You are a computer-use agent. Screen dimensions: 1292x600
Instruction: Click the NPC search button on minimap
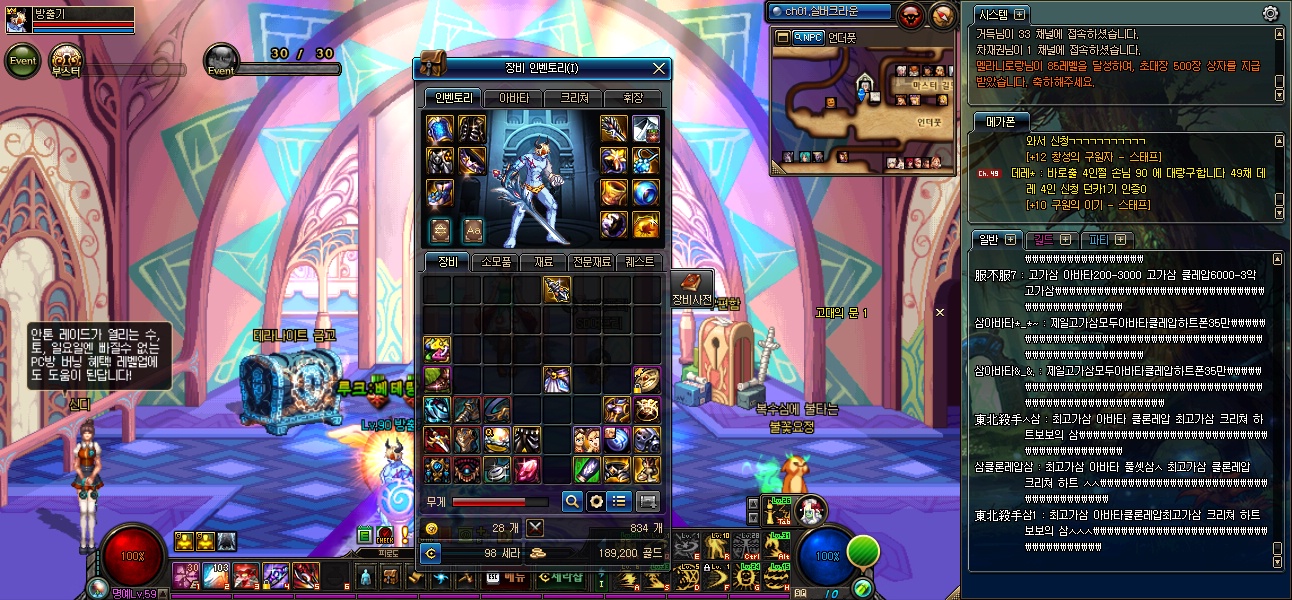click(x=807, y=37)
